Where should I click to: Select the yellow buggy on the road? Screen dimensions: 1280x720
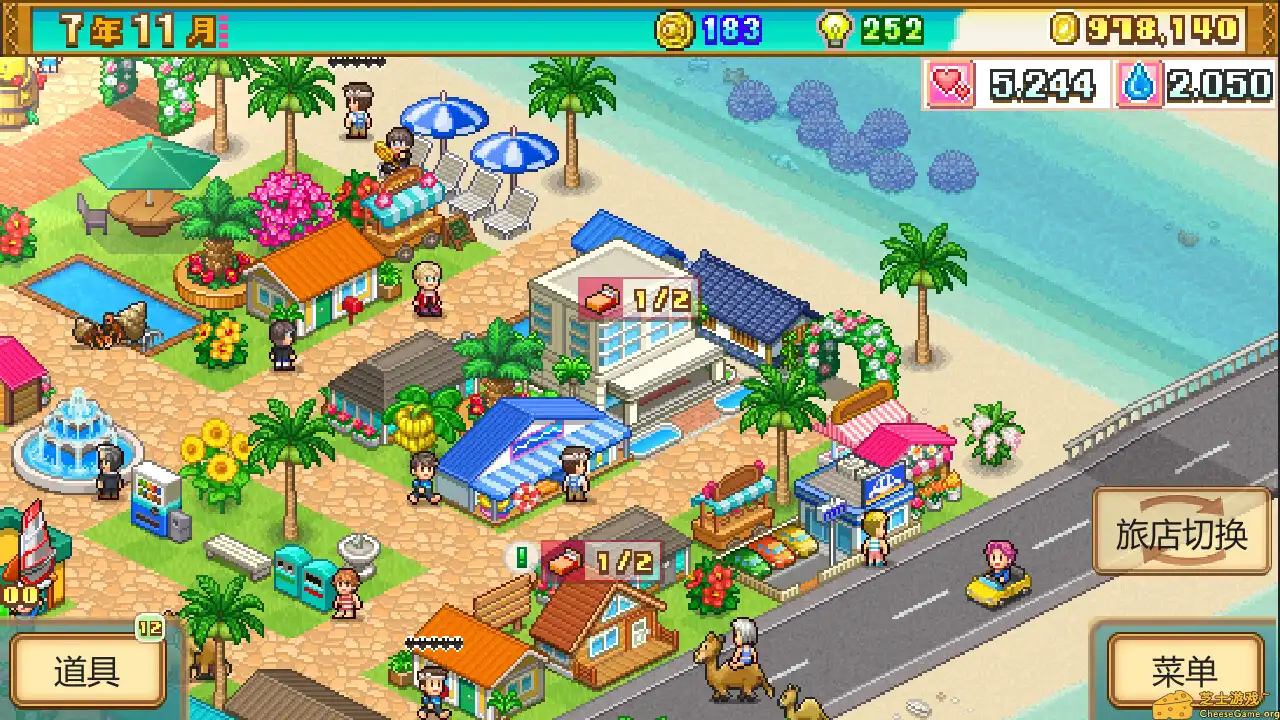[994, 578]
